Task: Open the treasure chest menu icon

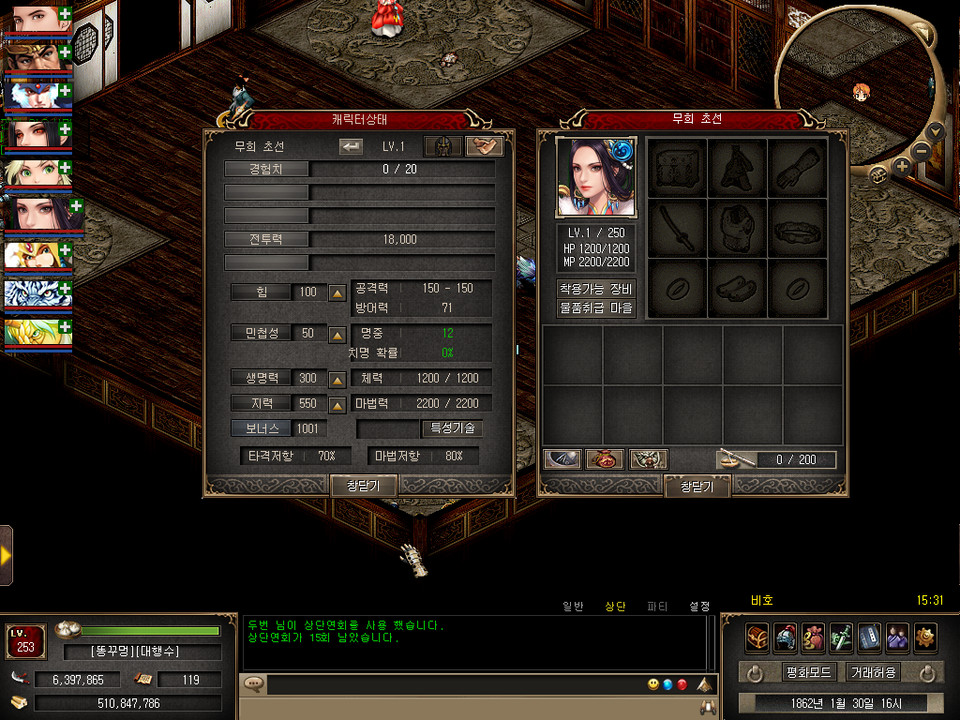Action: [757, 637]
